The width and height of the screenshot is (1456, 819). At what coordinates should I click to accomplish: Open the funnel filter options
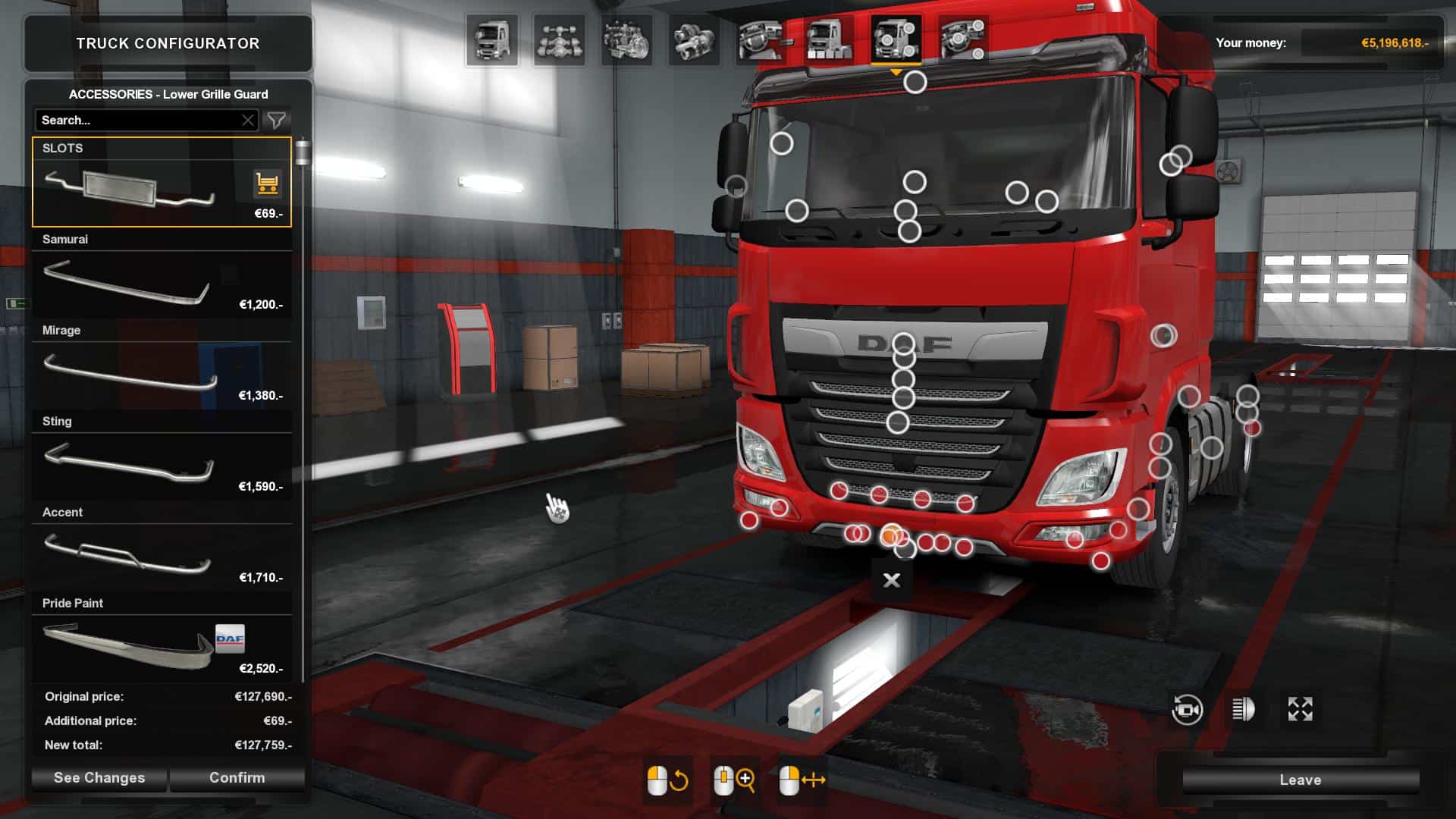(277, 120)
